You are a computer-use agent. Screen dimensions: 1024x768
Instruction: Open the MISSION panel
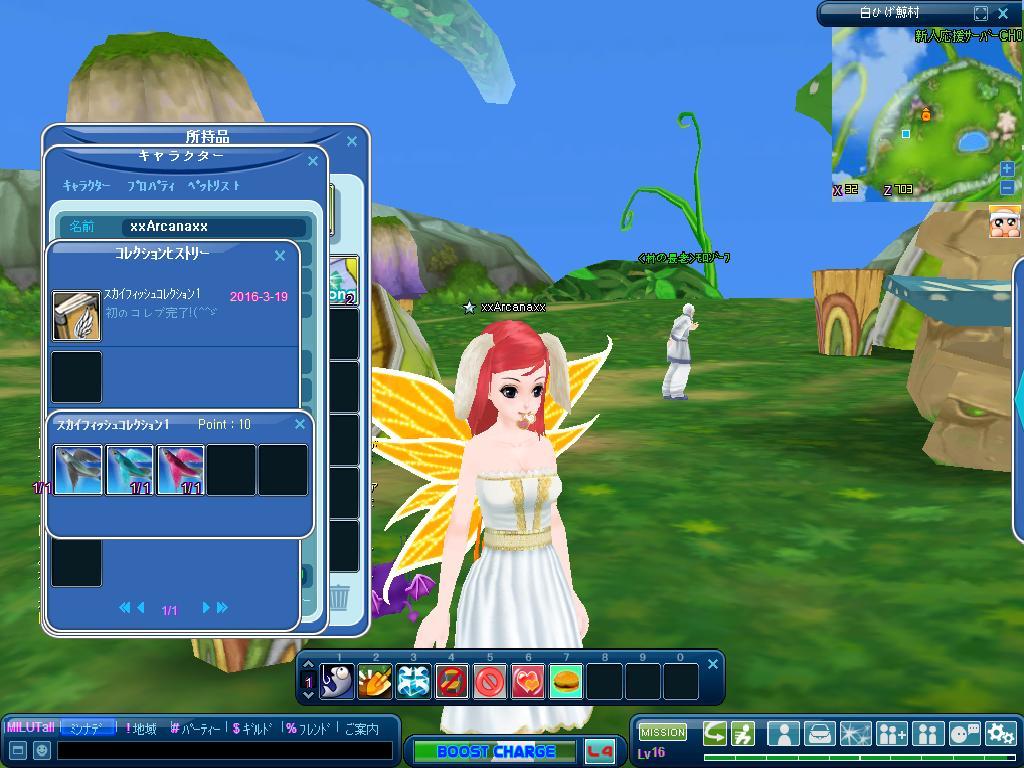point(662,732)
